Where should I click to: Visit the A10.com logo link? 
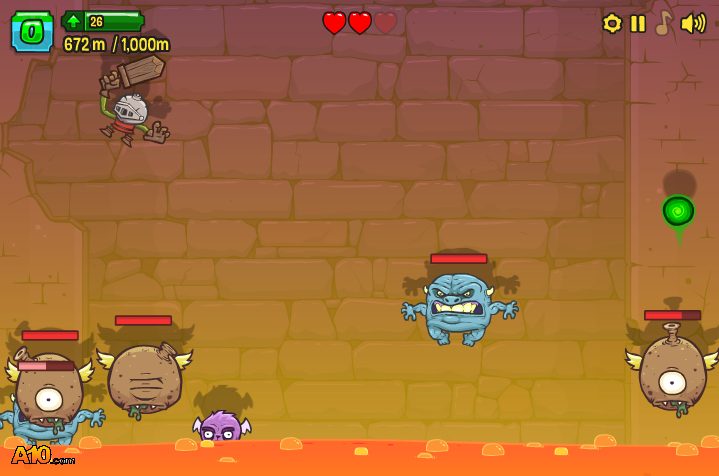(x=43, y=455)
